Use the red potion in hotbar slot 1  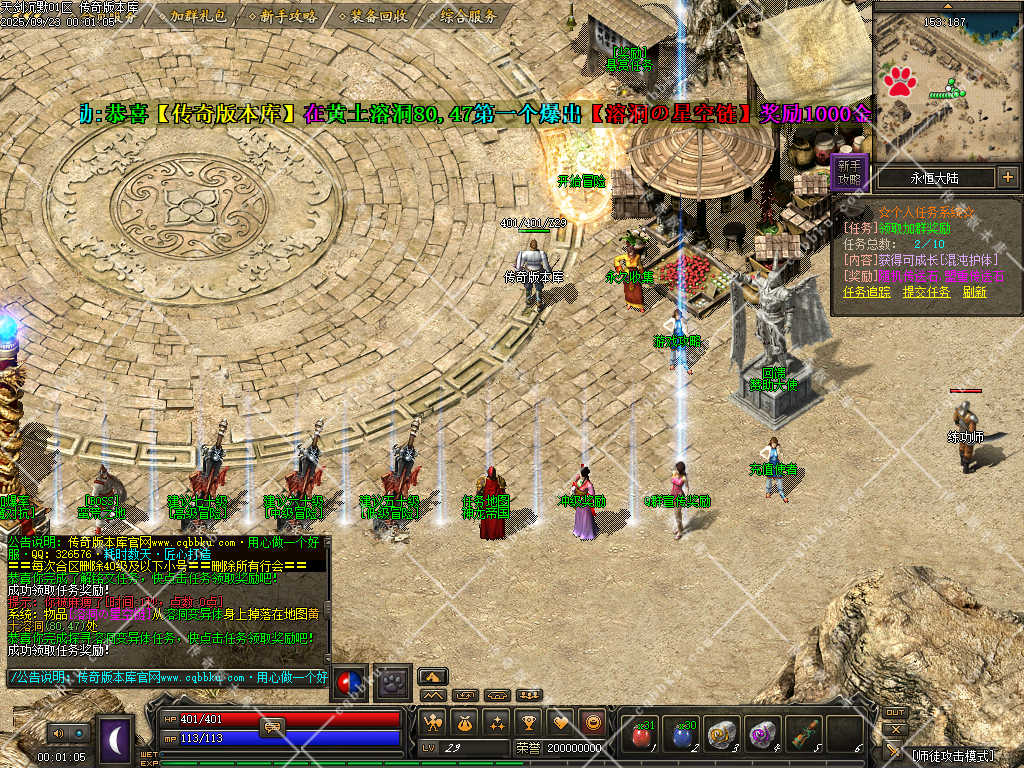click(x=640, y=735)
